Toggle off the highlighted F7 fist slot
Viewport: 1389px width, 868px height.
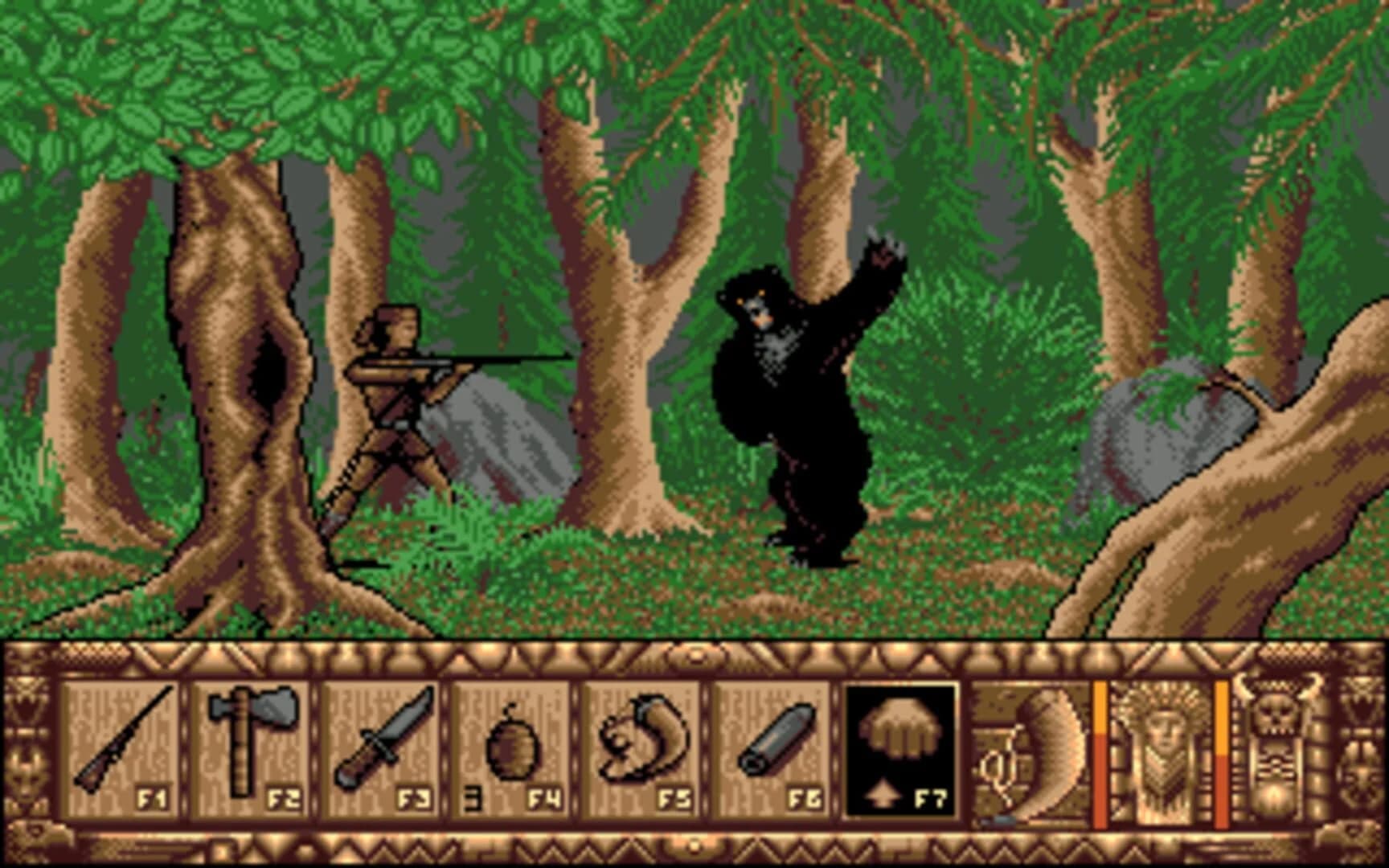click(900, 747)
